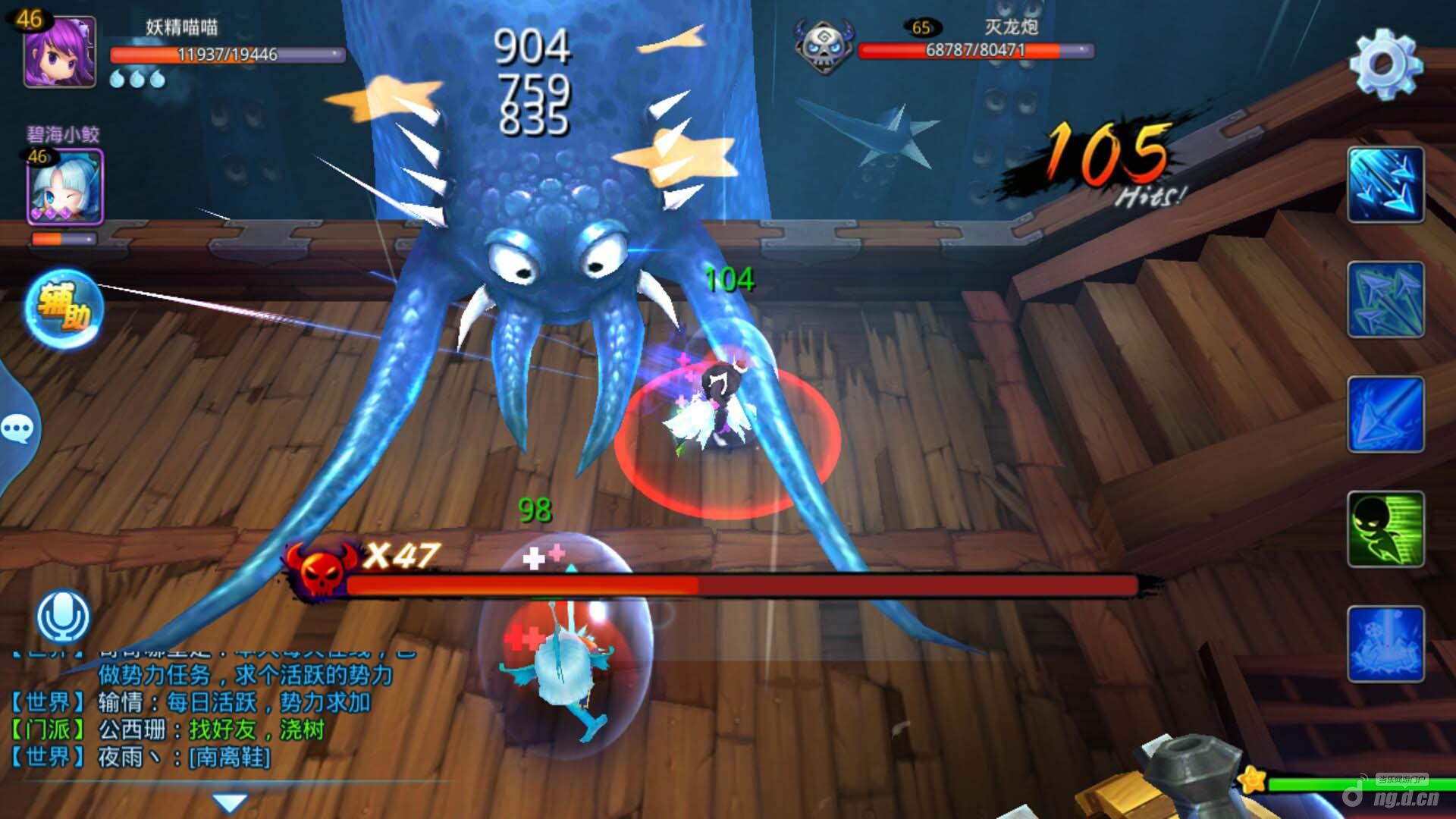This screenshot has width=1456, height=819.
Task: Tap the microphone voice chat button
Action: tap(64, 617)
